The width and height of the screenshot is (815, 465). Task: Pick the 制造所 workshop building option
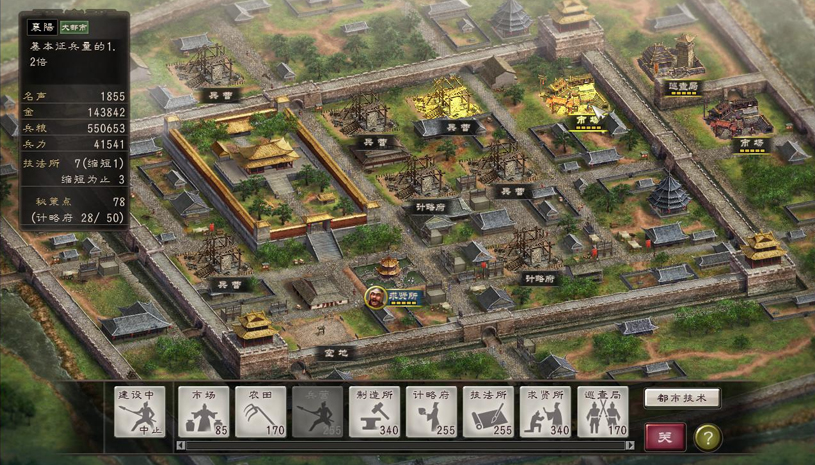pyautogui.click(x=375, y=412)
